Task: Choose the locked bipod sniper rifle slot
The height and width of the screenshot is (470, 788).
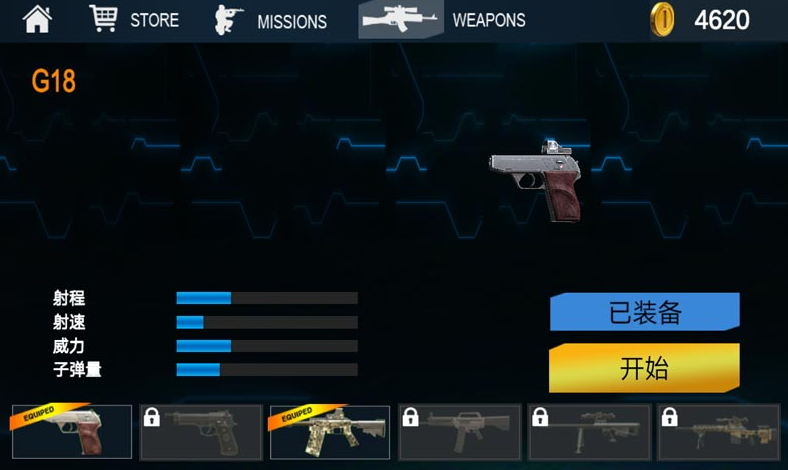Action: (x=589, y=432)
